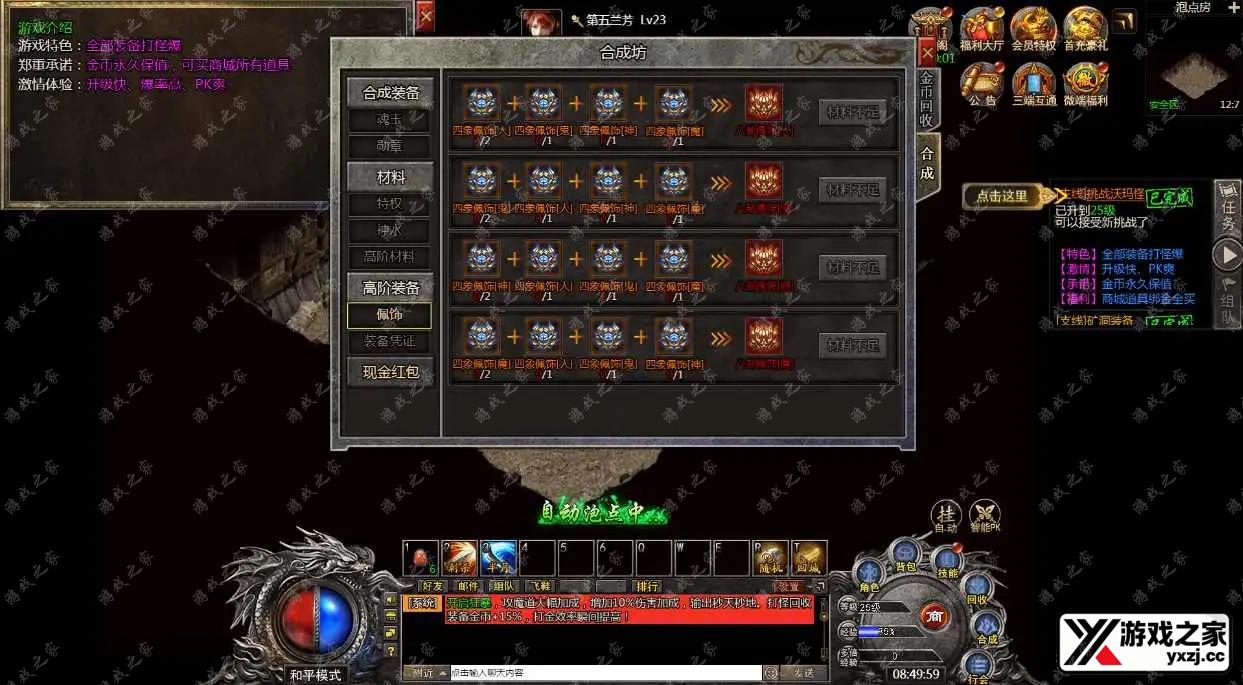1243x685 pixels.
Task: Activate the 半月 skill in the hotbar
Action: [x=498, y=558]
